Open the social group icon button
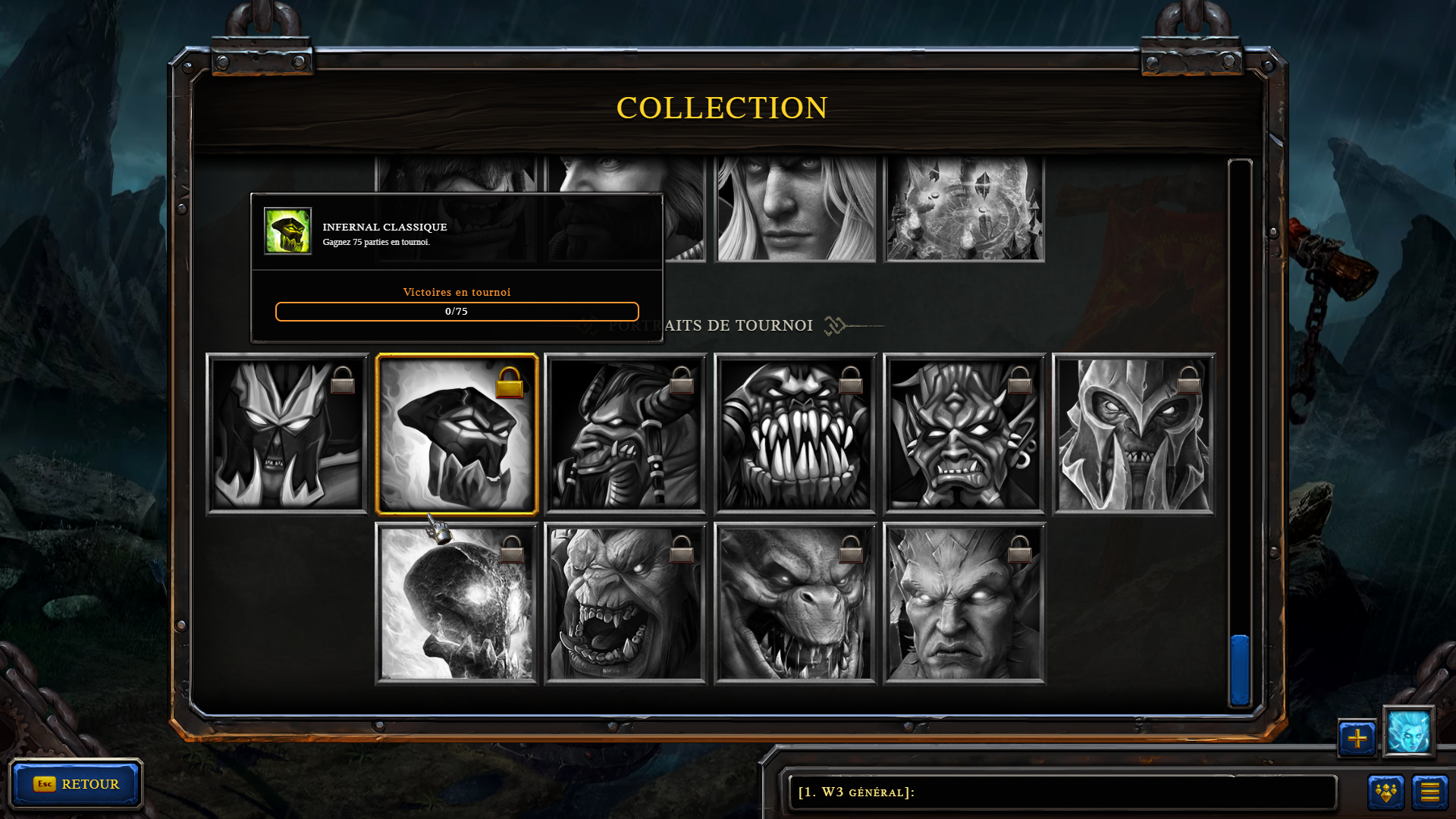This screenshot has width=1456, height=819. pos(1385,792)
